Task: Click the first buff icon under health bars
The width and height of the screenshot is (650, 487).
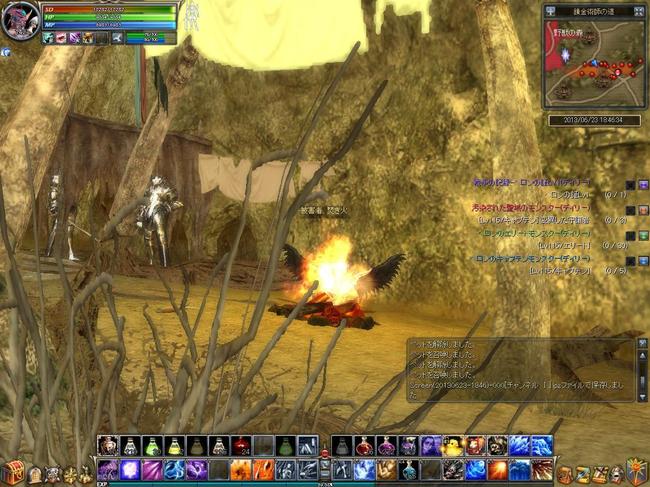Action: point(48,38)
